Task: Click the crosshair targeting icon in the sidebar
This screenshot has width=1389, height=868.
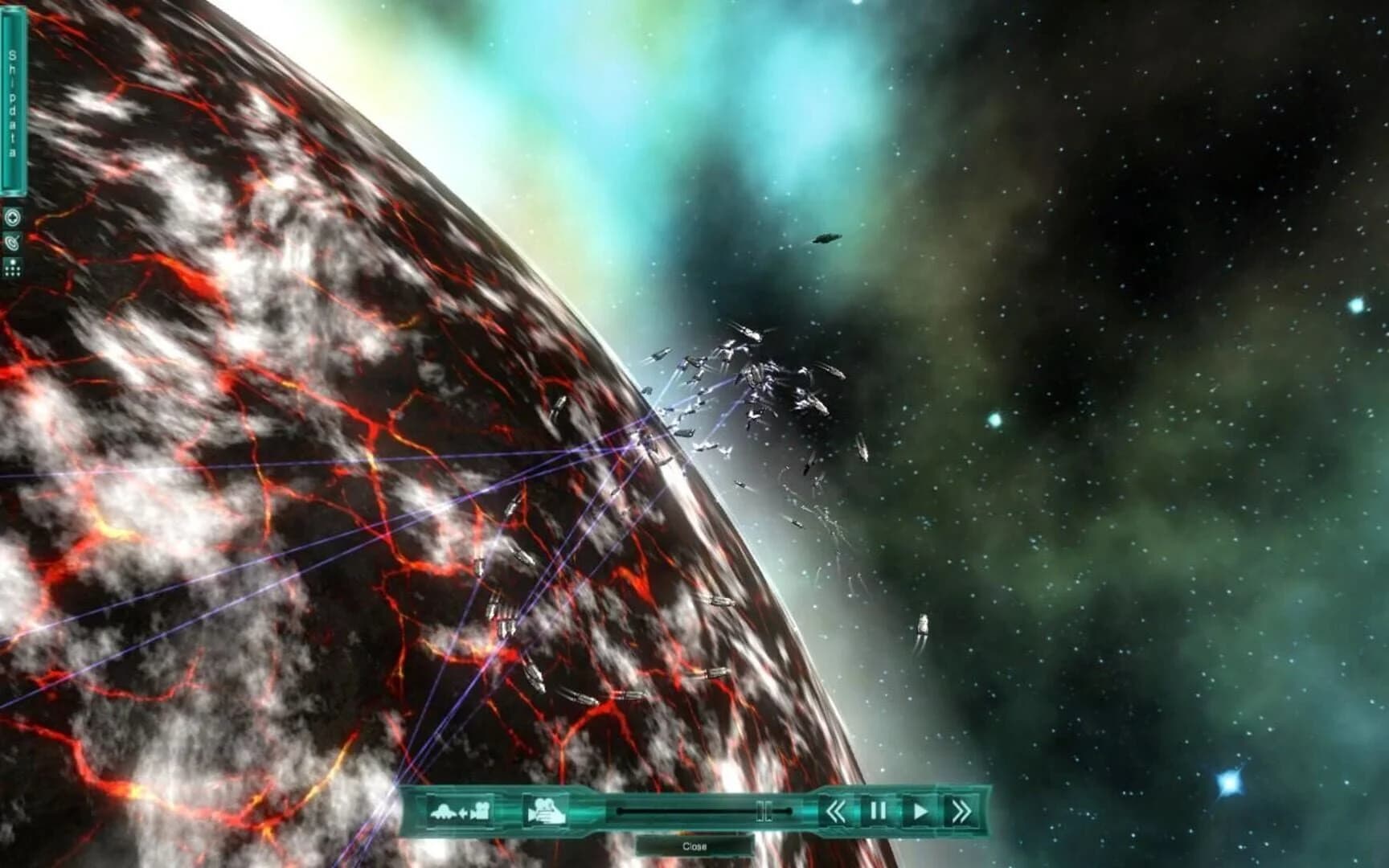Action: pos(12,215)
